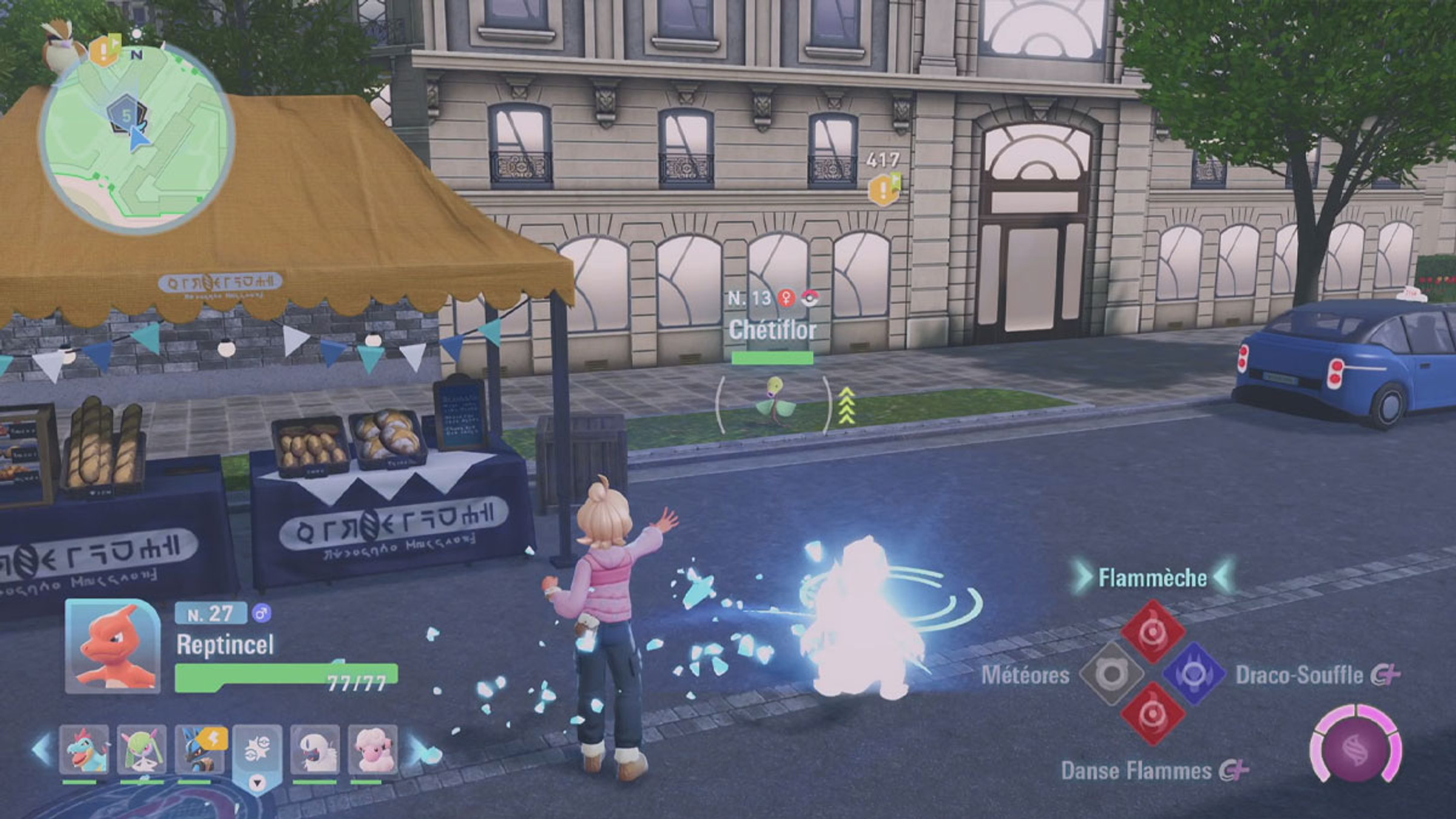Activate the Draco-Souffle dragon move
This screenshot has width=1456, height=819.
(1193, 674)
